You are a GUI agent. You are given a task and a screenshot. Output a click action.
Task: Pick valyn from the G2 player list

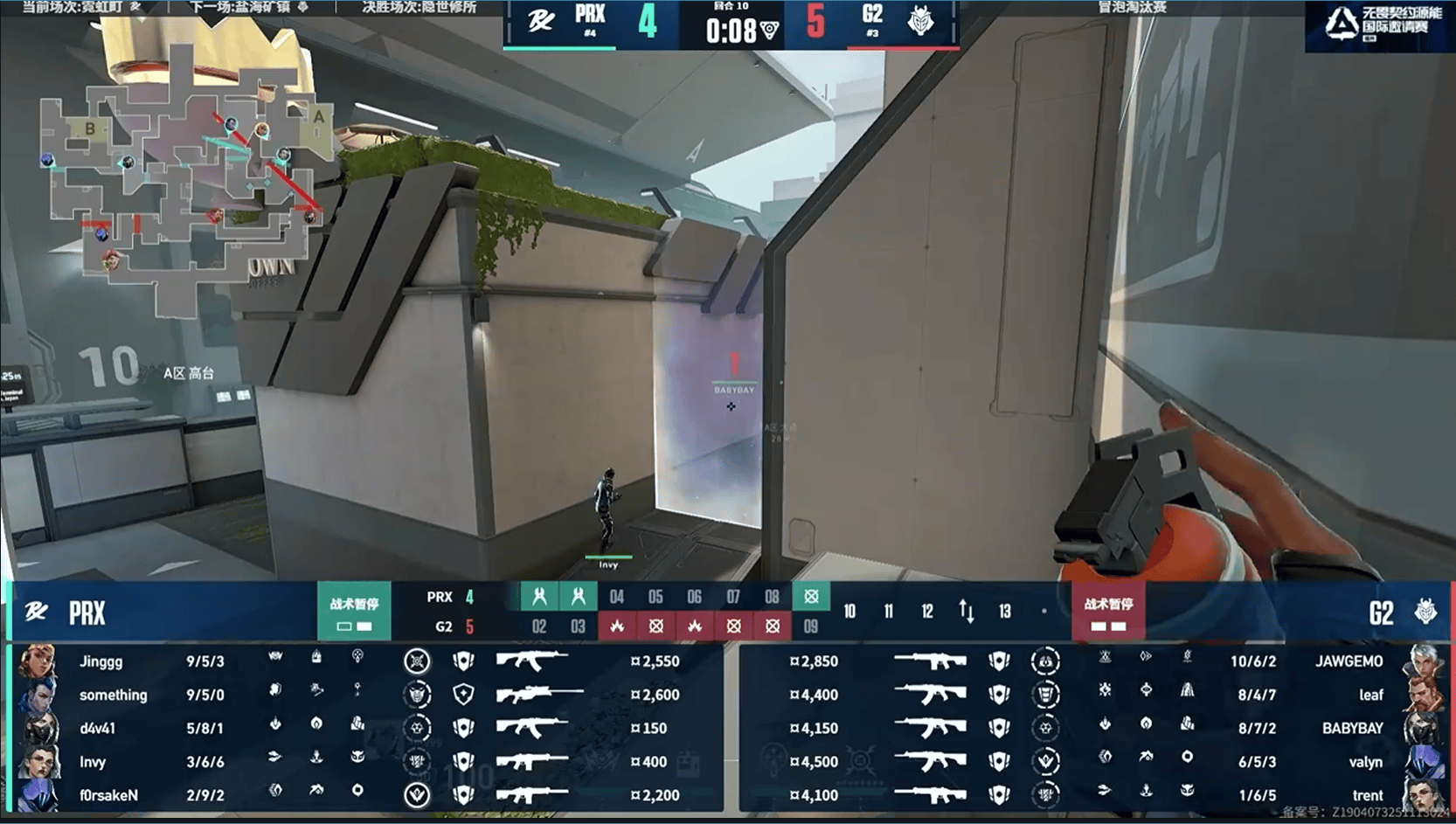pyautogui.click(x=1092, y=762)
